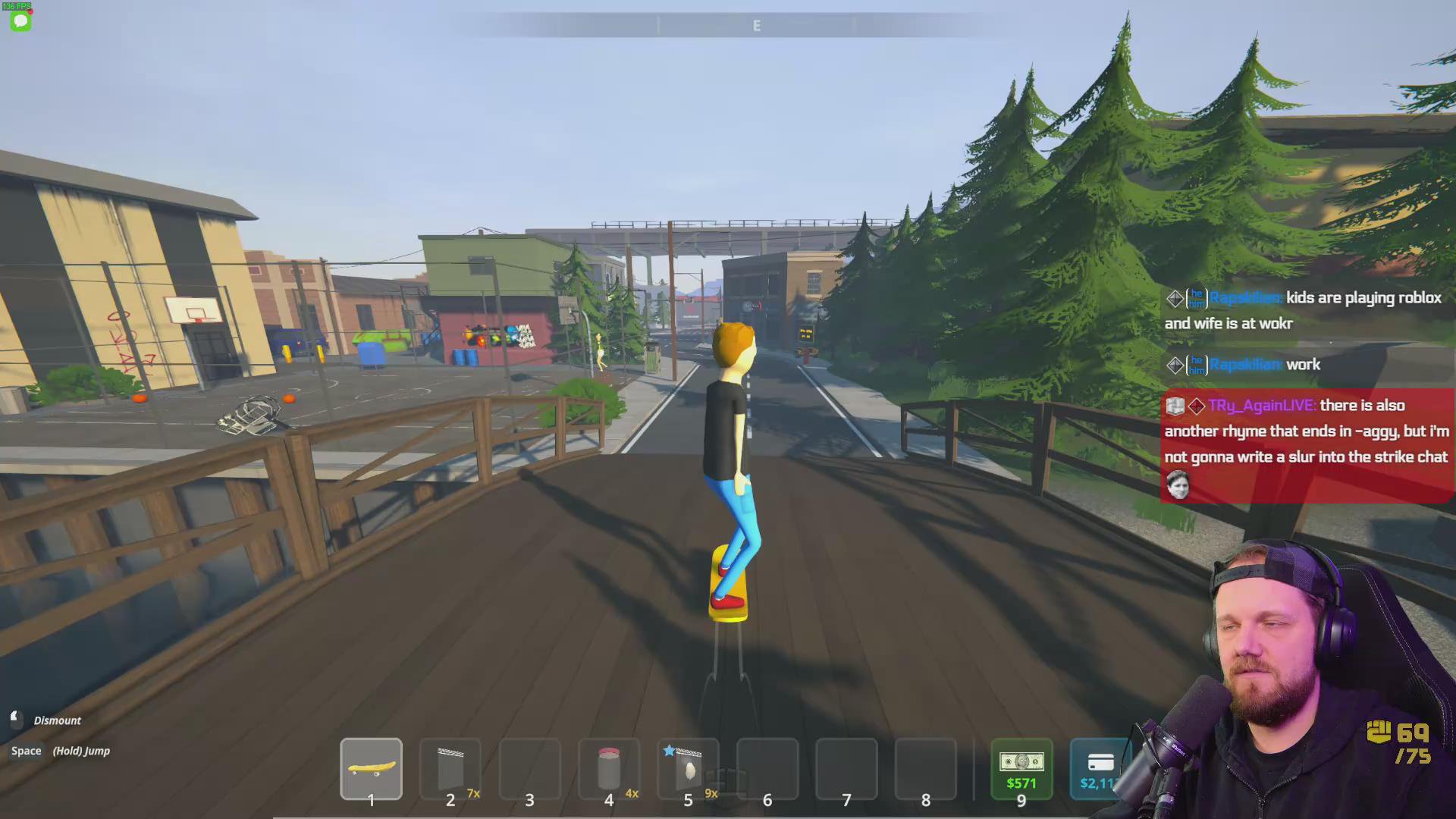Select the yellow skateboard hotbar slot
This screenshot has height=819, width=1456.
pyautogui.click(x=371, y=768)
